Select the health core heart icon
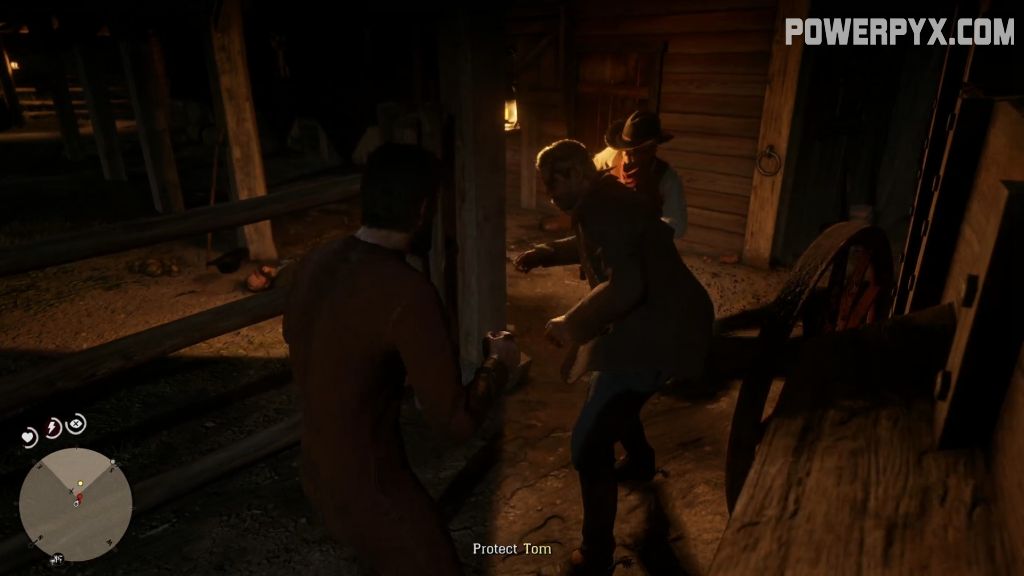 pyautogui.click(x=29, y=437)
